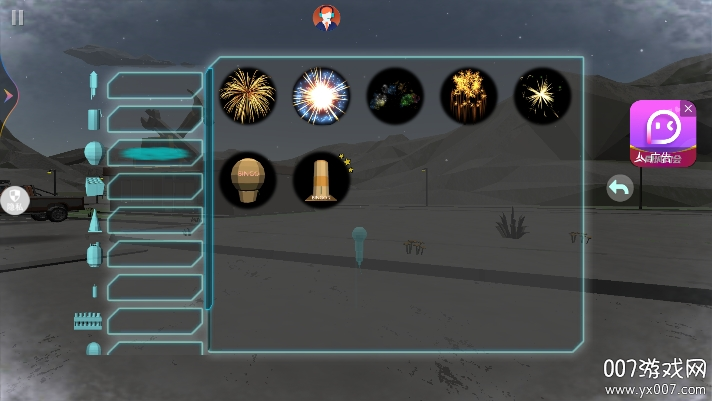This screenshot has height=401, width=712.
Task: Open the player avatar profile
Action: click(326, 17)
